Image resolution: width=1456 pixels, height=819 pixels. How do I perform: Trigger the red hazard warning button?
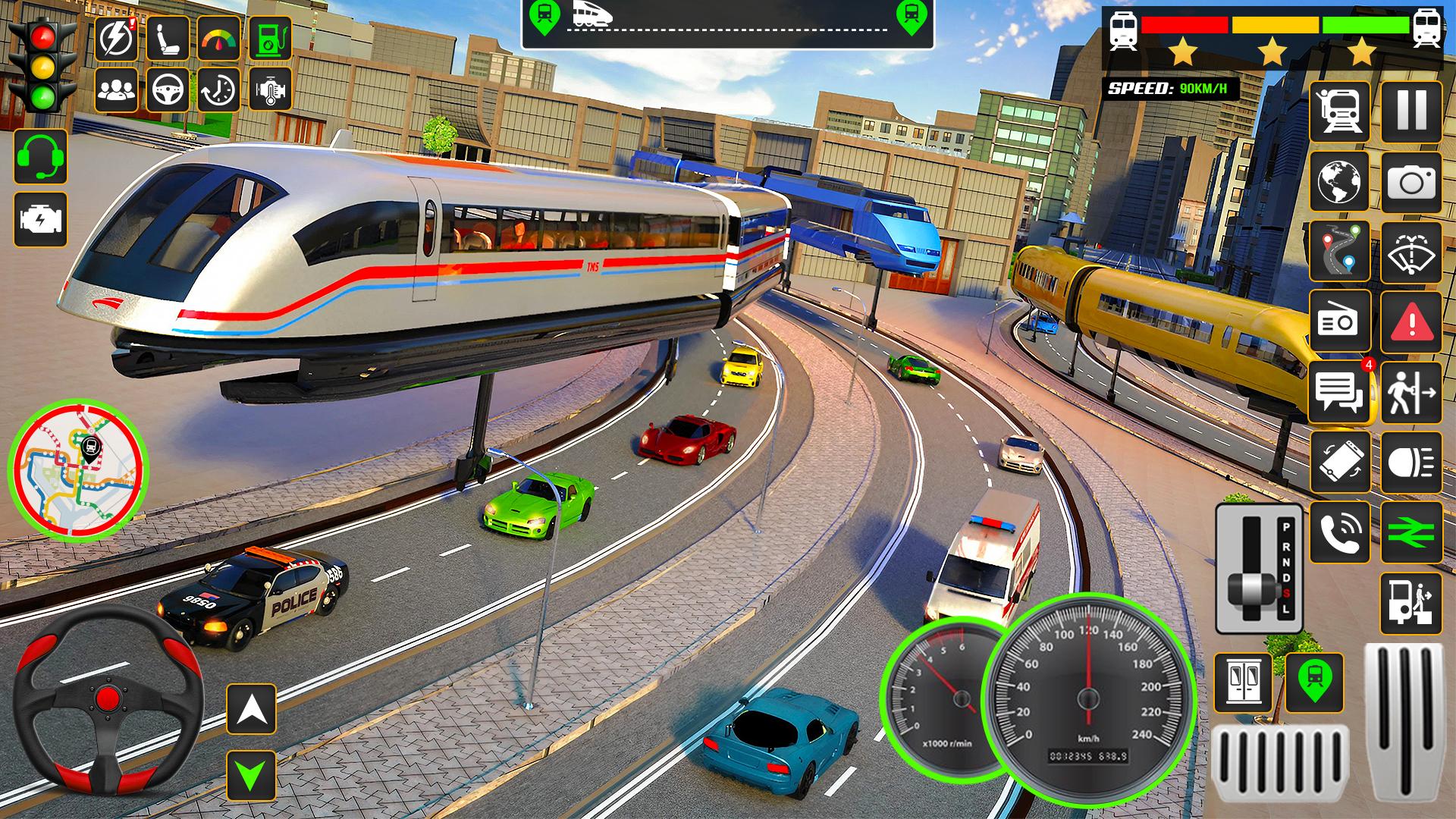coord(1410,322)
